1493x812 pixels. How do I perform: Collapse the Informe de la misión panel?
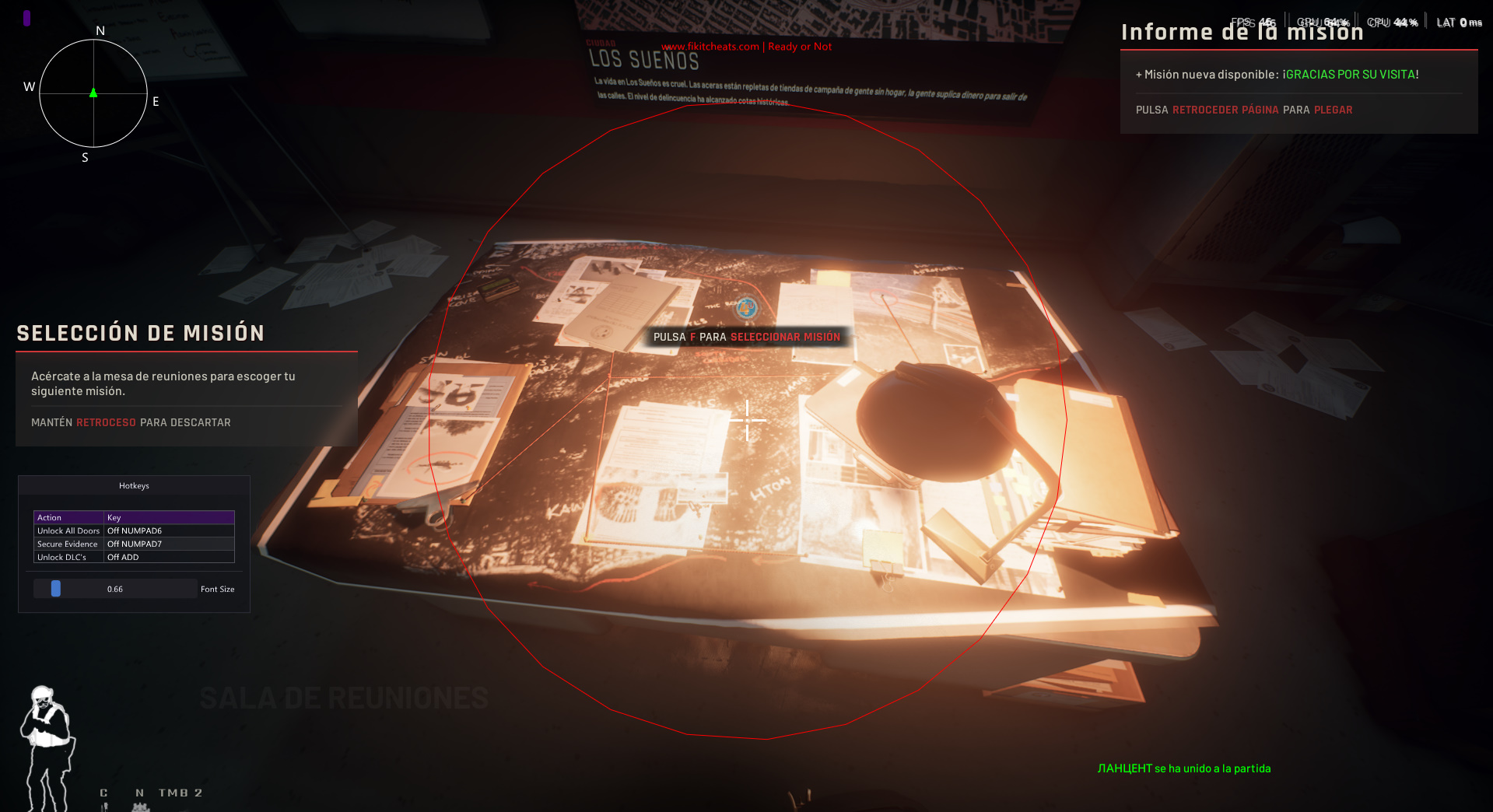pyautogui.click(x=1242, y=32)
